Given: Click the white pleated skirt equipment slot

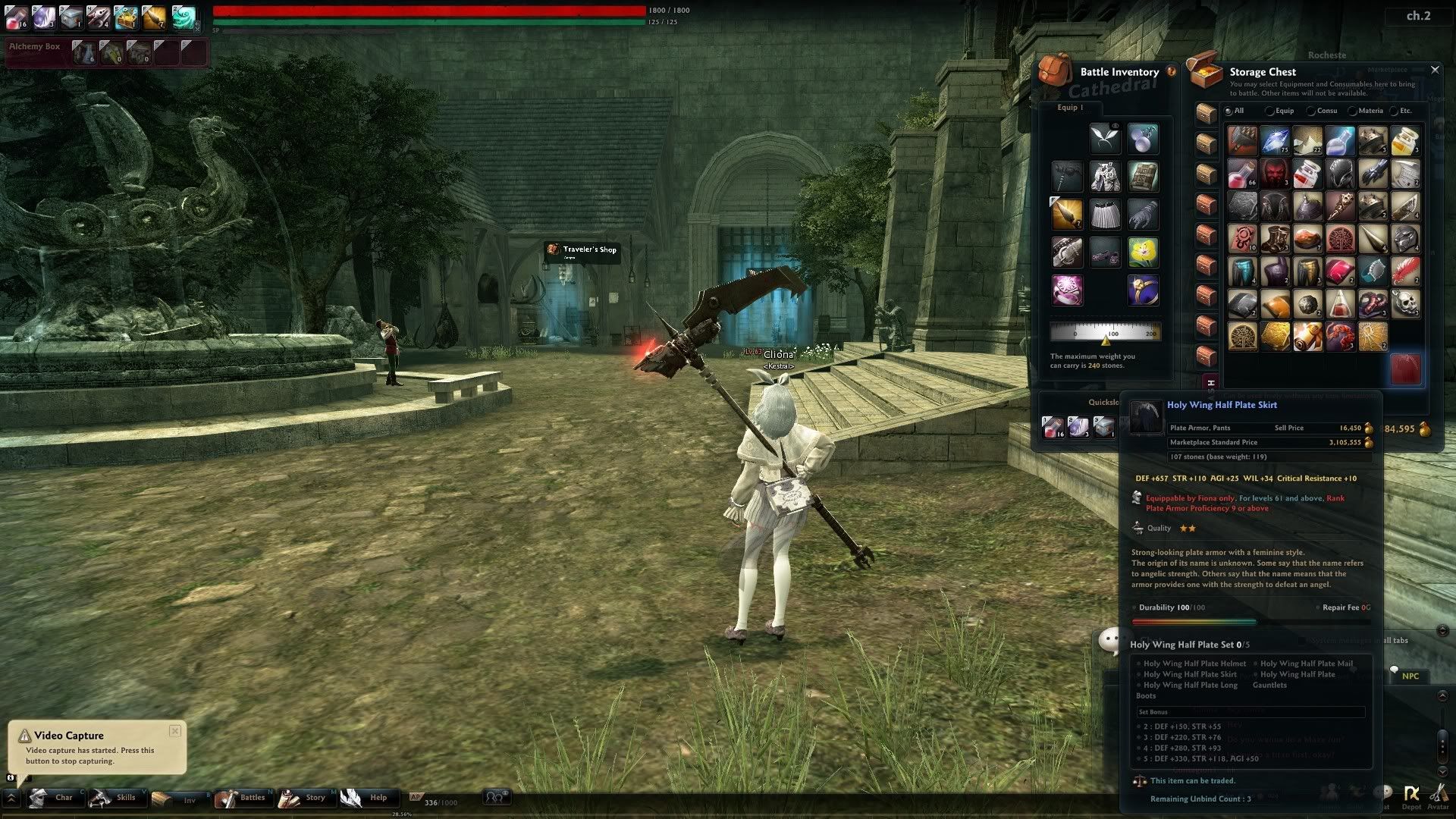Looking at the screenshot, I should pos(1104,215).
